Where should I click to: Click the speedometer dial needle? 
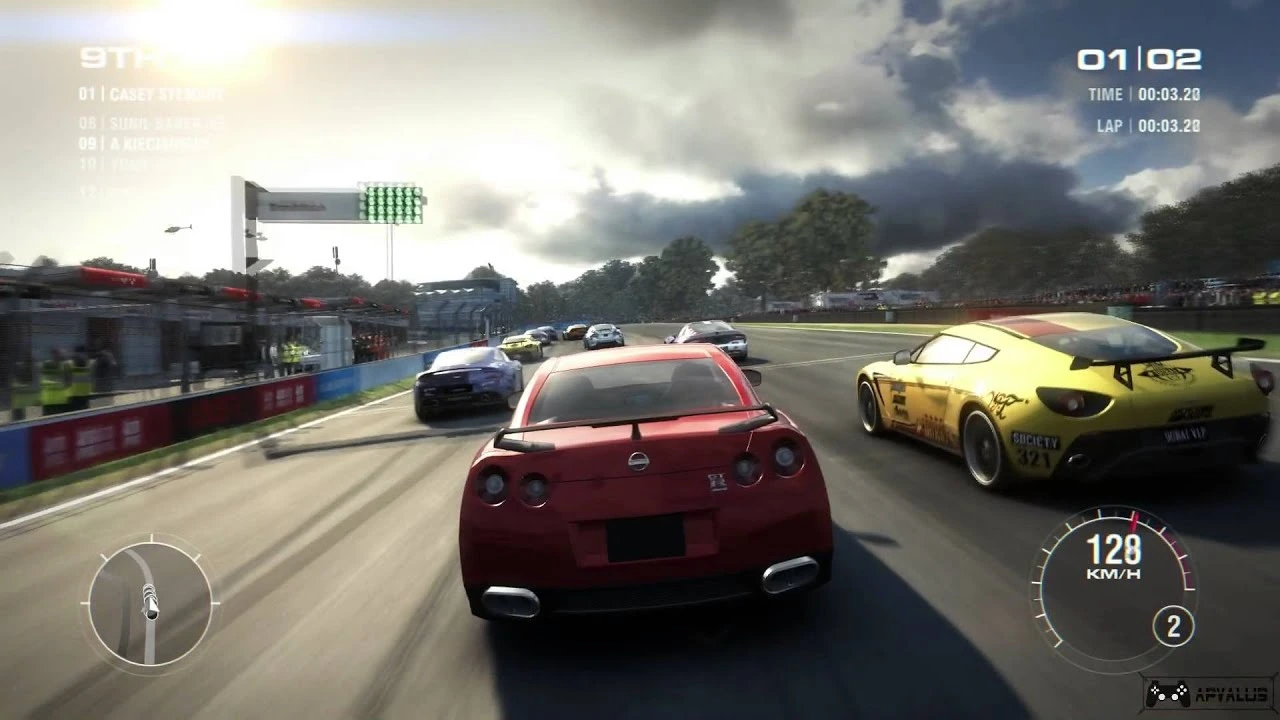click(x=1135, y=520)
